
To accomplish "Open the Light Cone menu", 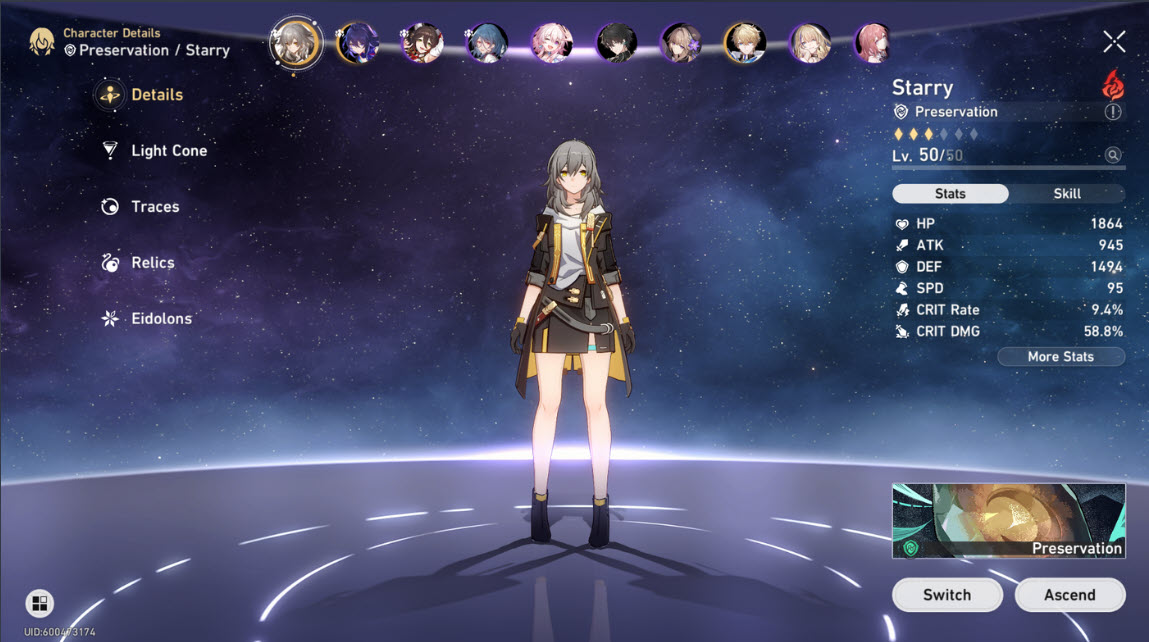I will pos(168,151).
